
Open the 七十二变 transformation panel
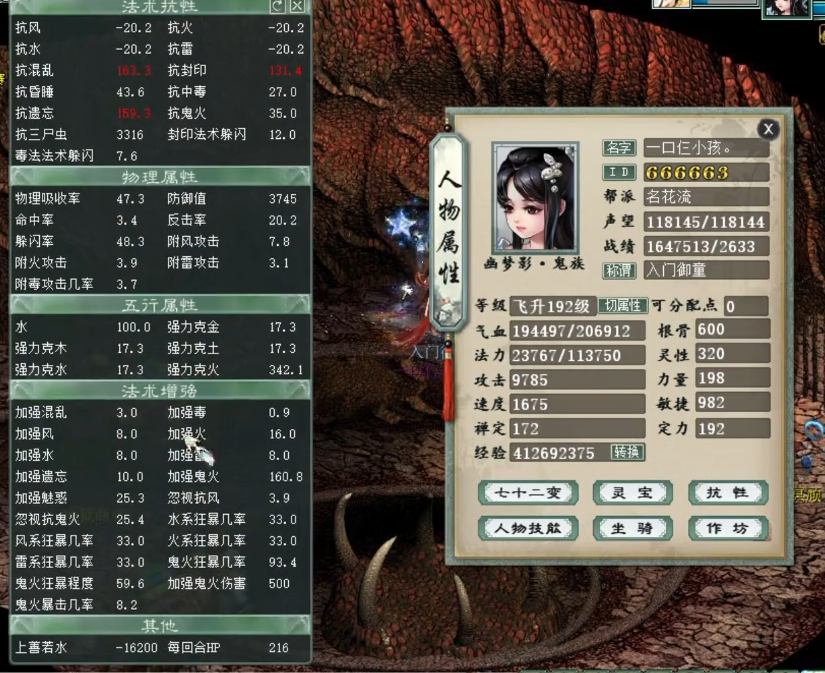click(x=527, y=493)
